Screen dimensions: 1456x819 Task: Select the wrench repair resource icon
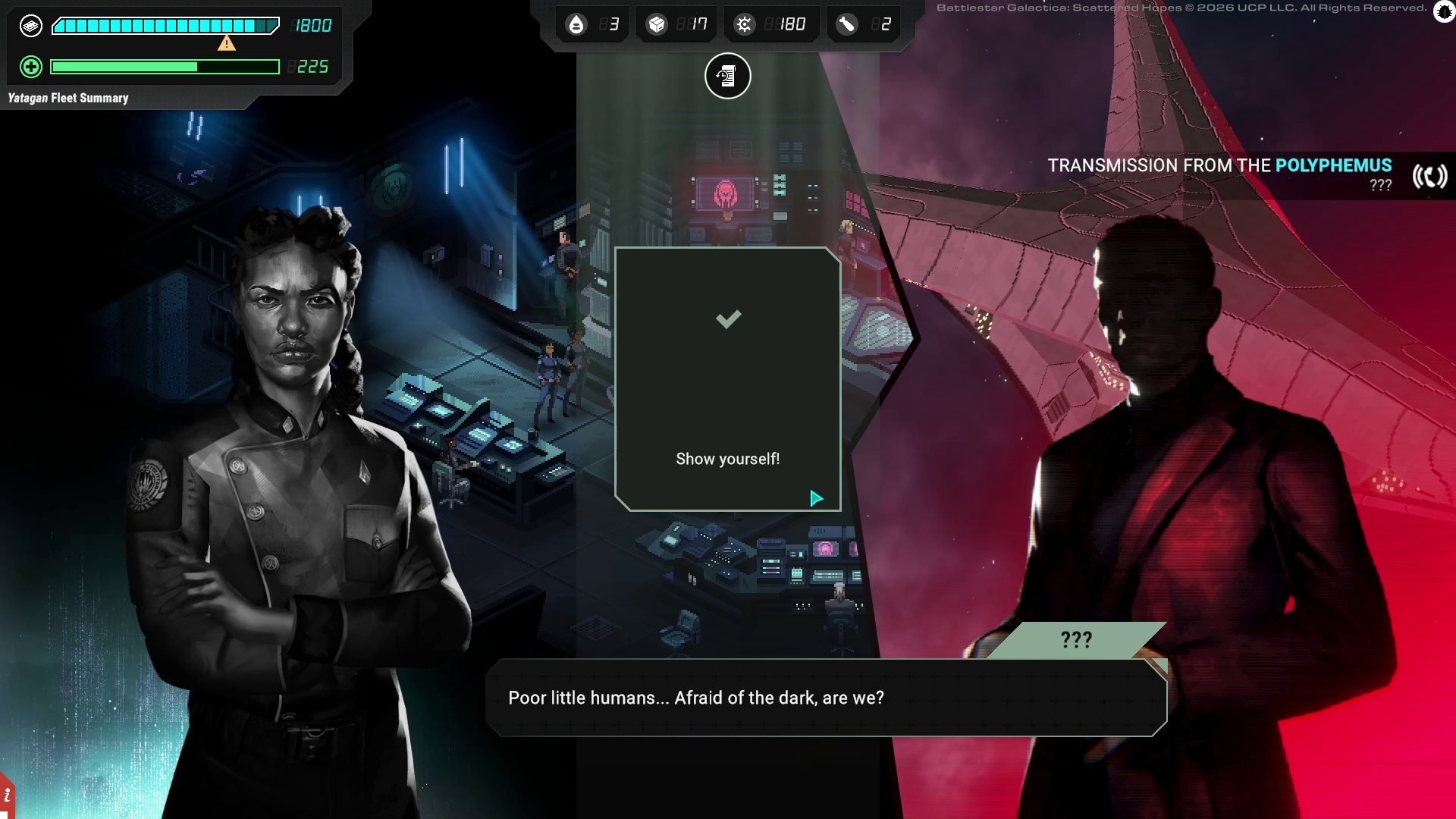pos(846,25)
